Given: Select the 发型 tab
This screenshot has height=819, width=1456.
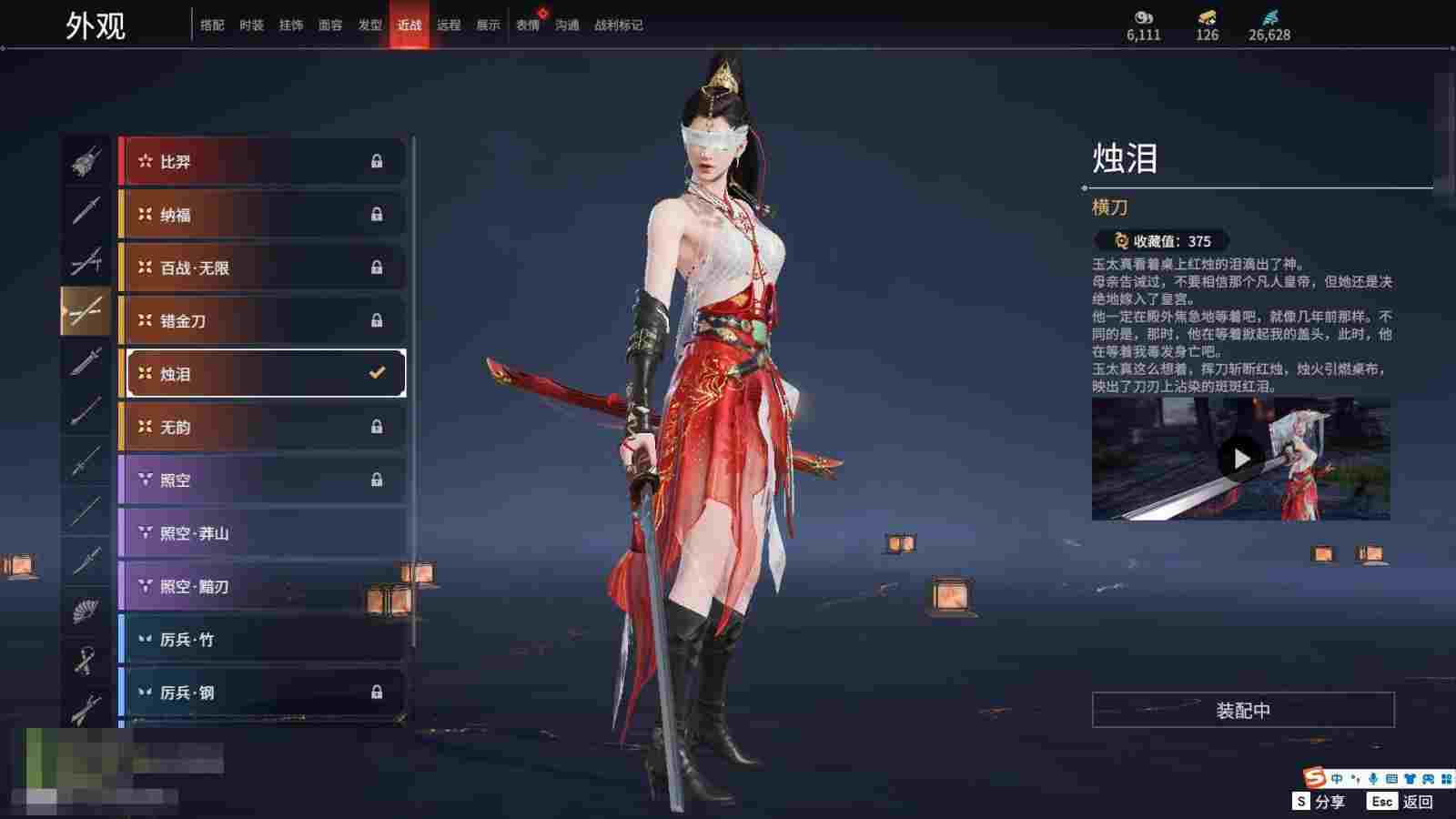Looking at the screenshot, I should pos(369,25).
